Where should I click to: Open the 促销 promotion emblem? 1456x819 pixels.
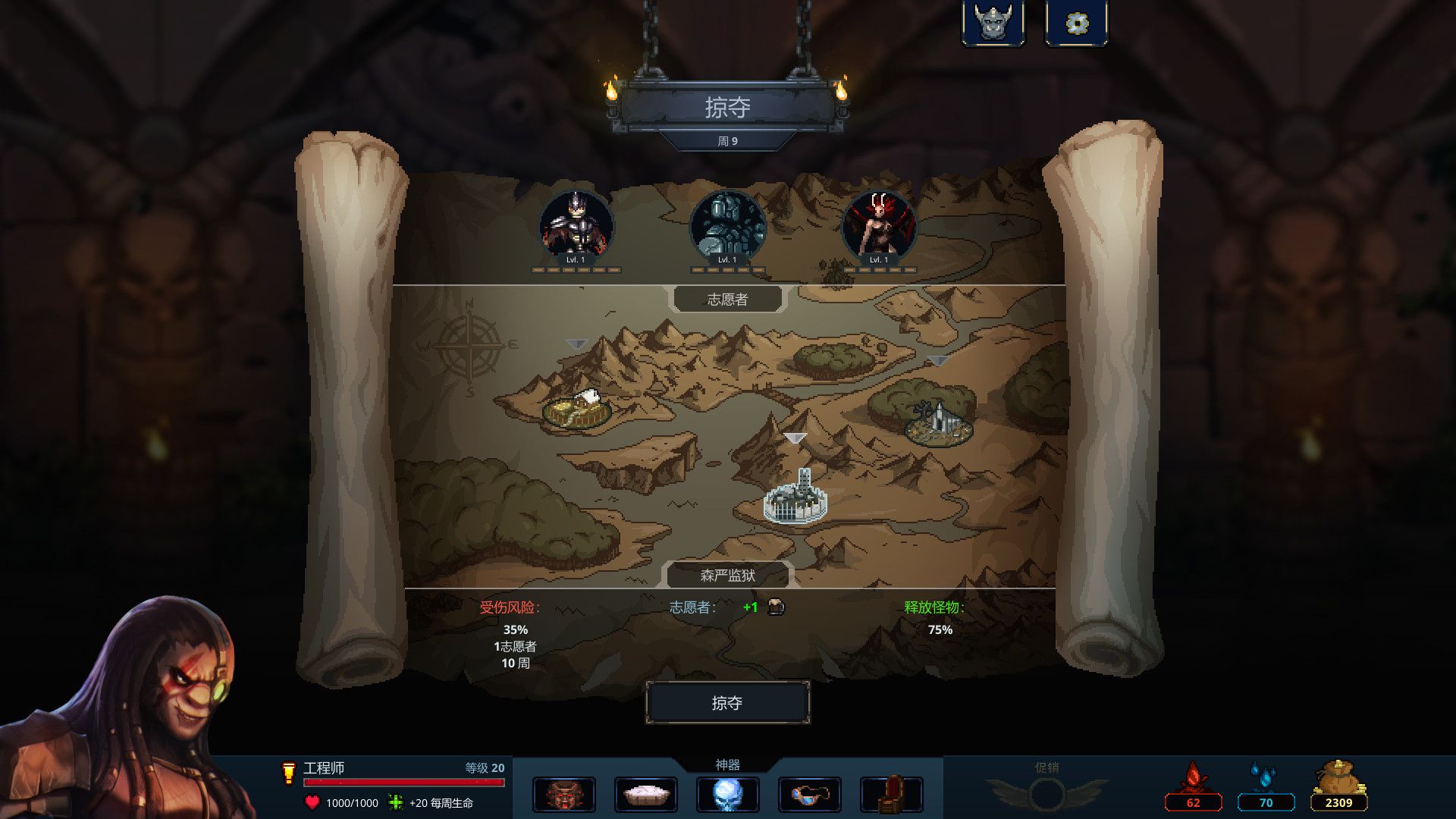(1046, 793)
